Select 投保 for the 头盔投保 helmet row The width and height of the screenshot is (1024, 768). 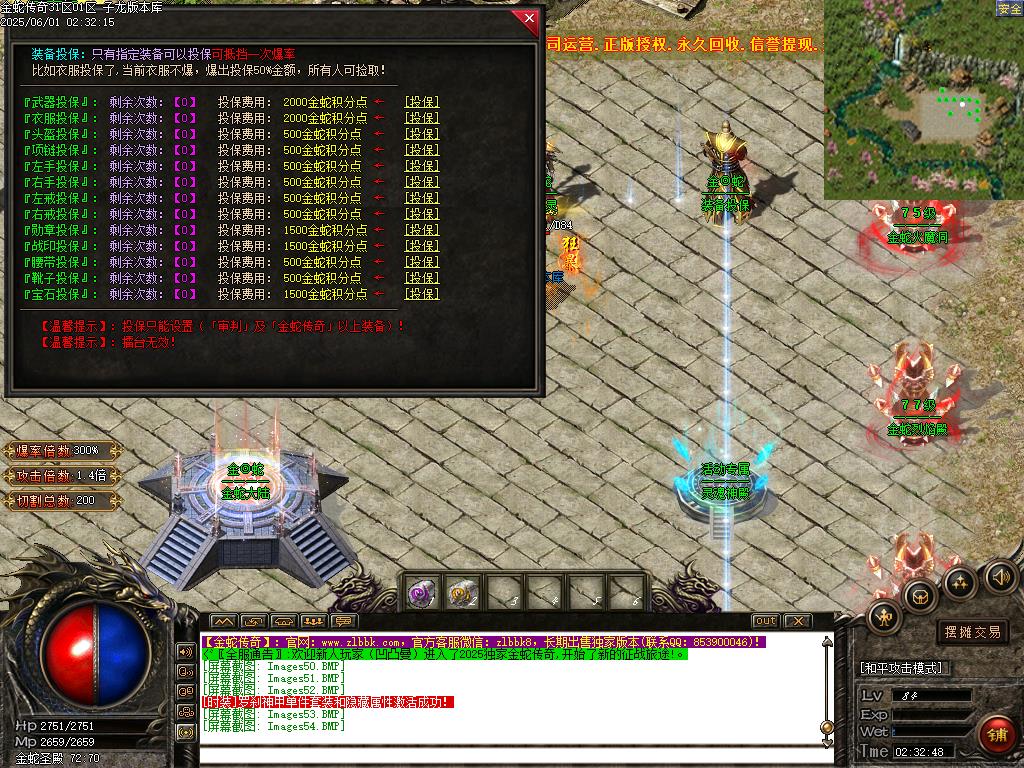point(421,134)
